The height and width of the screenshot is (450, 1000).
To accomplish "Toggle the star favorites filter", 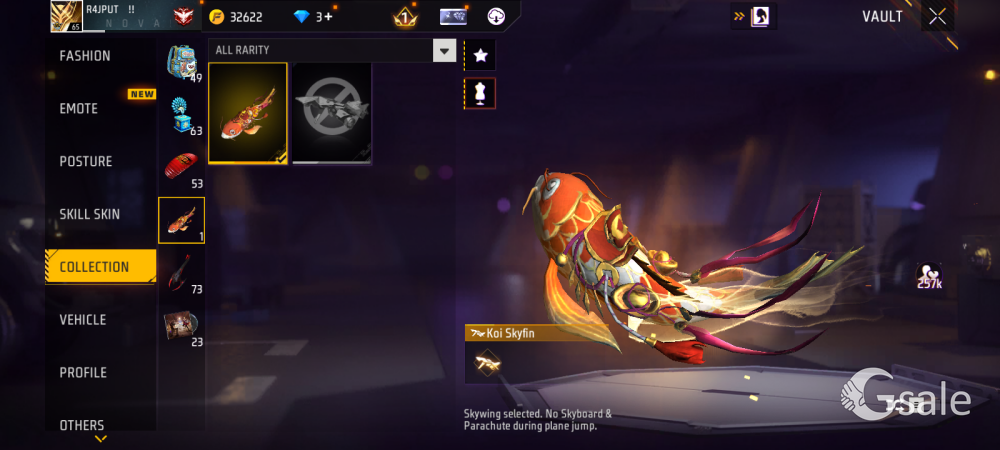I will pyautogui.click(x=480, y=56).
